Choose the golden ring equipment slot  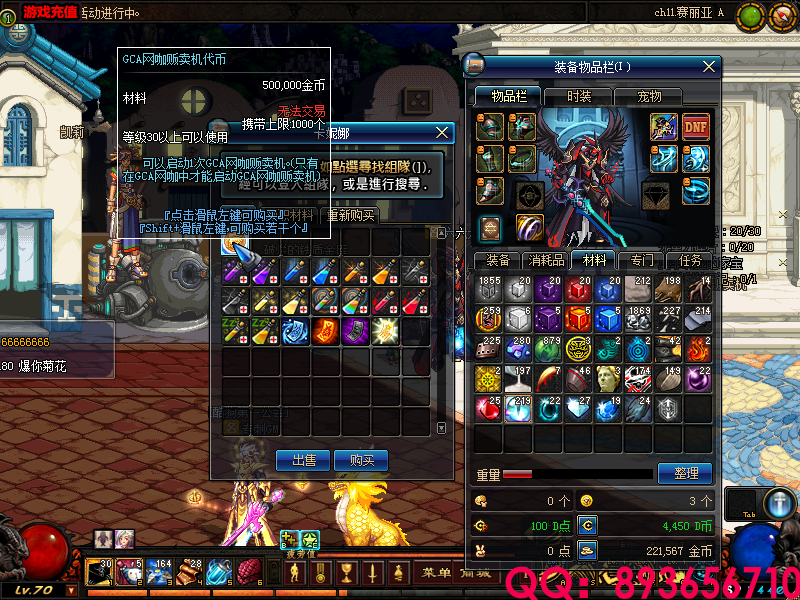tap(529, 228)
